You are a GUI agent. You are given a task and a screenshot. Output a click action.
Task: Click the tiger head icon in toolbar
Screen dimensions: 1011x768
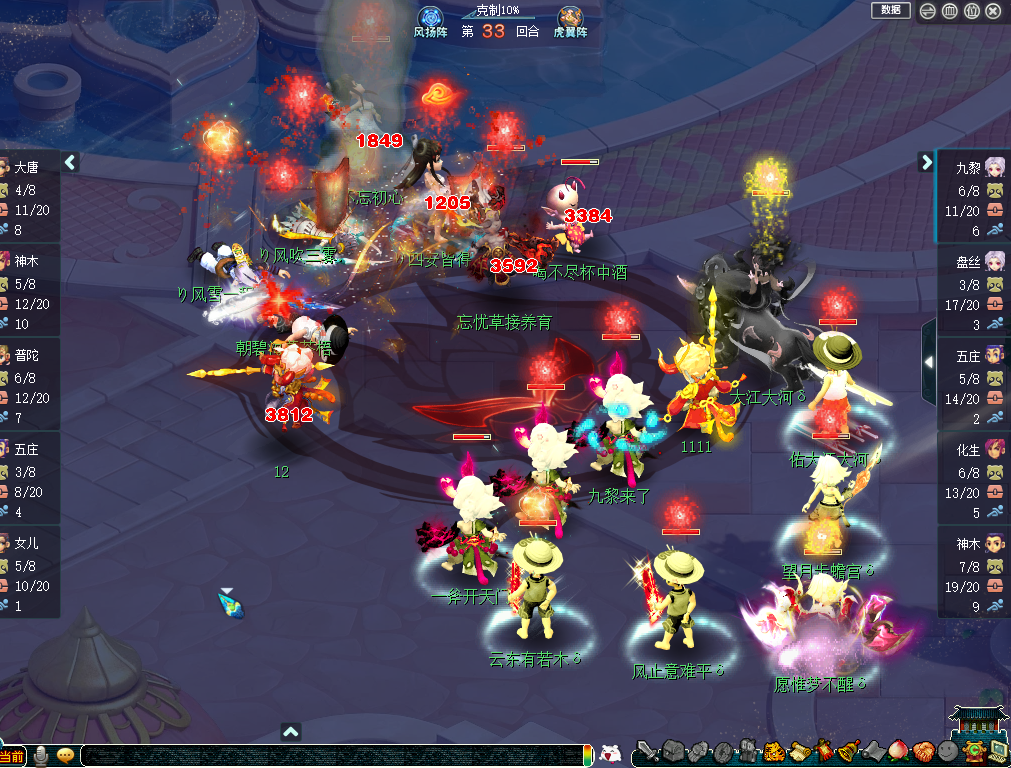773,752
